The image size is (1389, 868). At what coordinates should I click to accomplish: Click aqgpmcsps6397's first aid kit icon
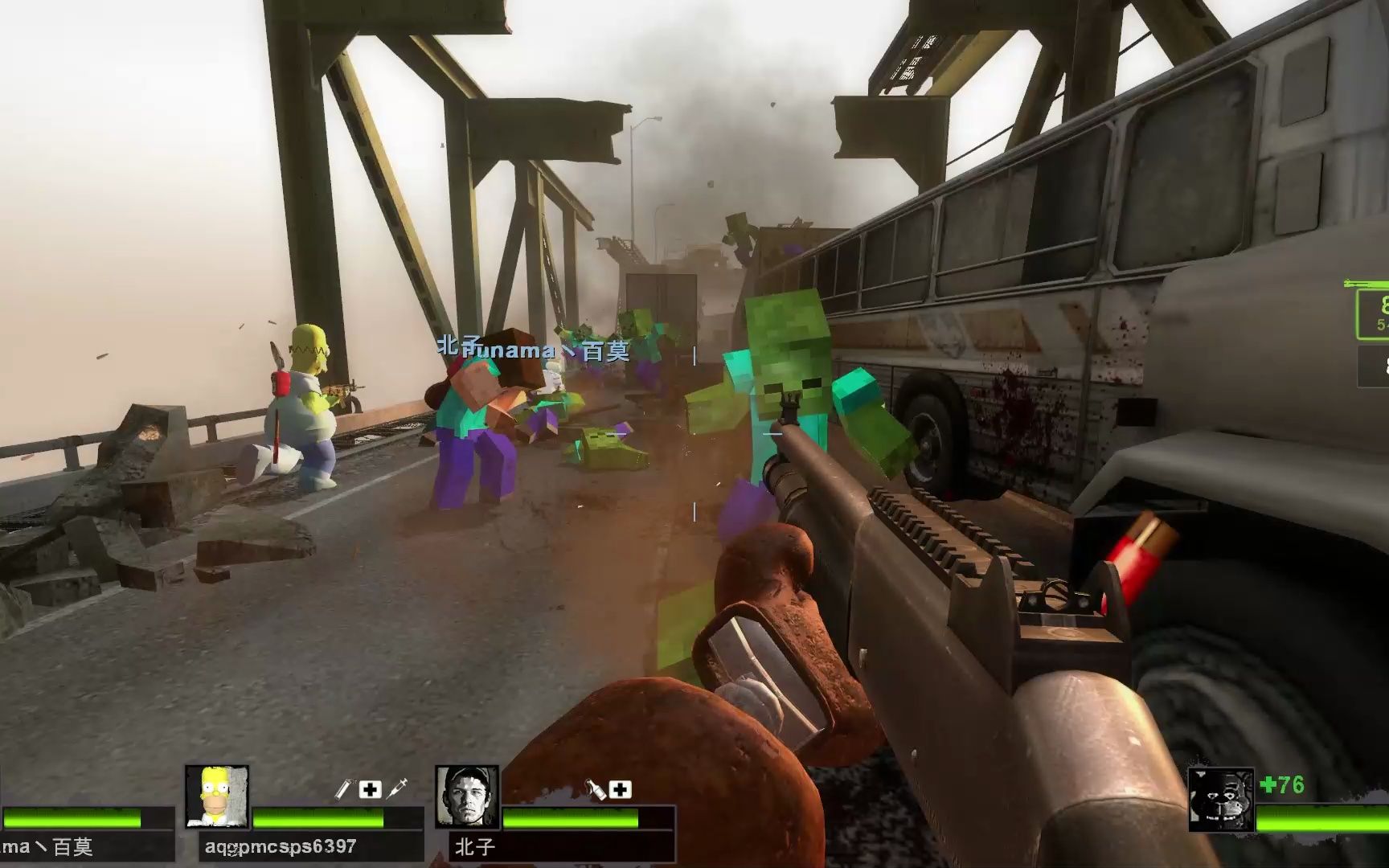[x=370, y=789]
